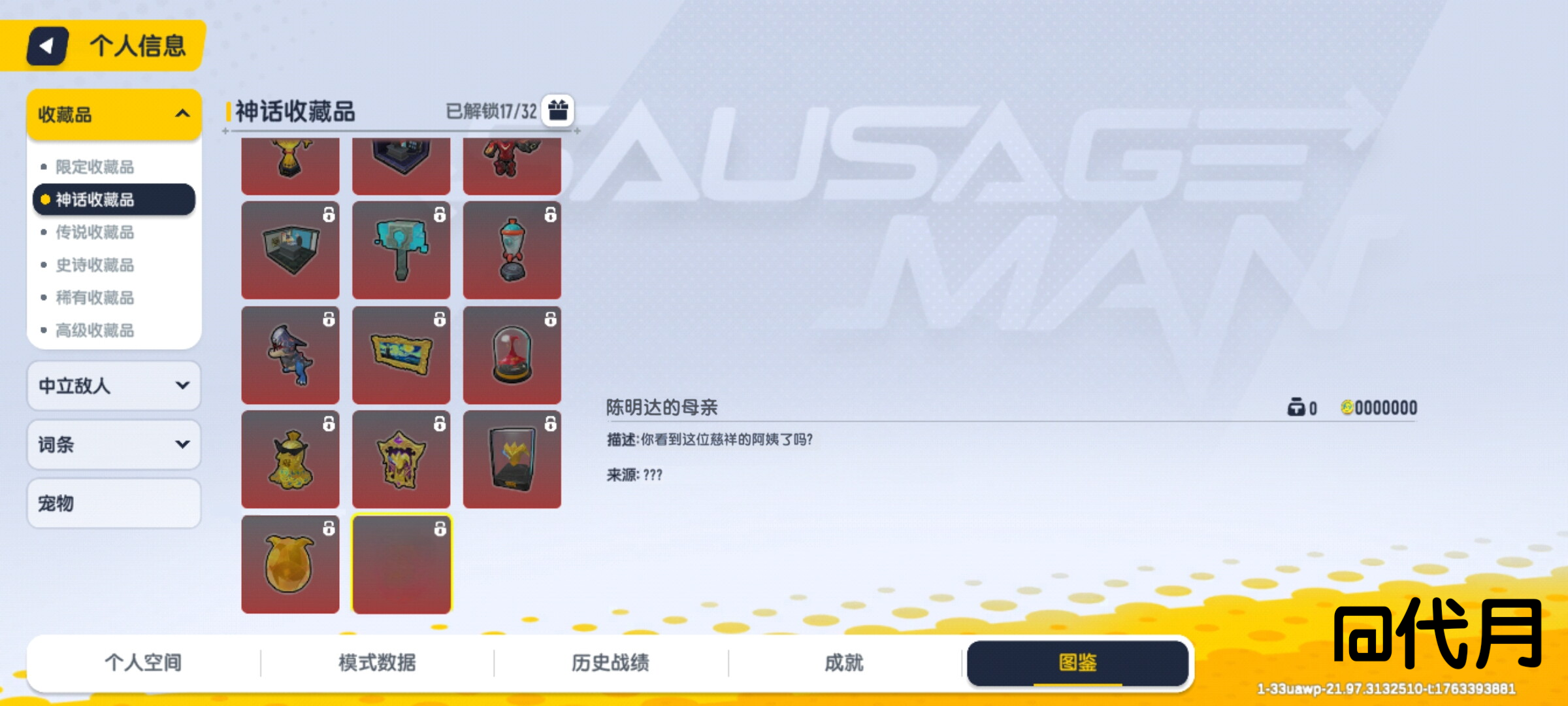
Task: Click the coin balance icon top right
Action: [x=1348, y=407]
